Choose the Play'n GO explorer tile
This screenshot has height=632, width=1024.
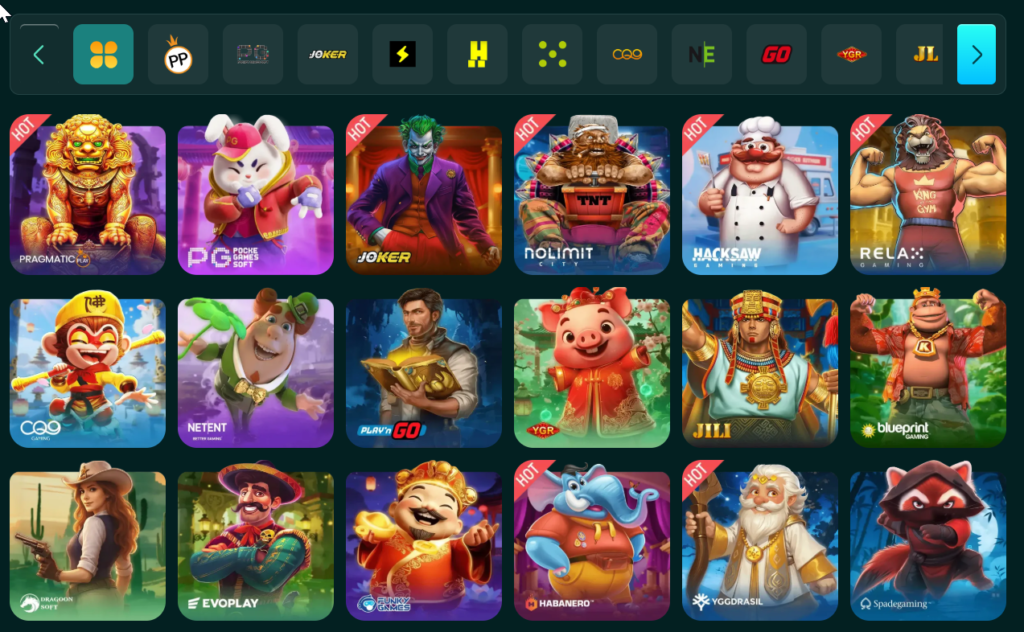[x=424, y=368]
